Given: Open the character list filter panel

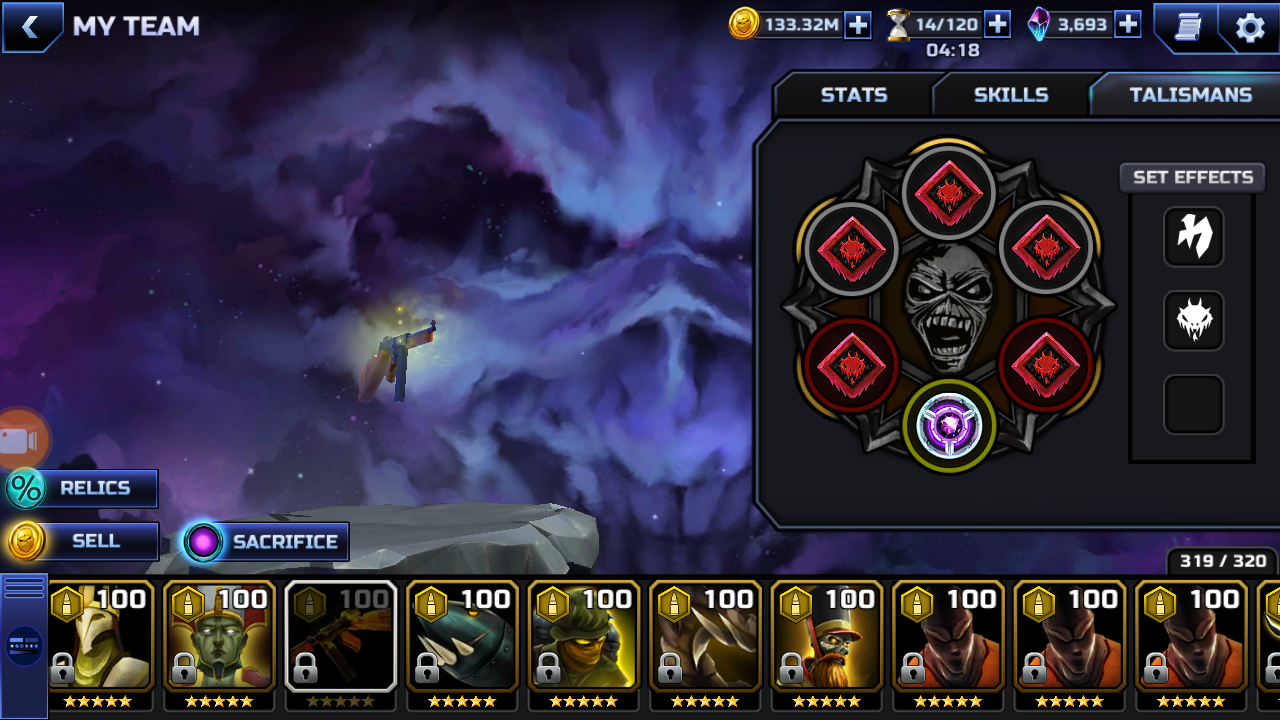Looking at the screenshot, I should click(24, 645).
